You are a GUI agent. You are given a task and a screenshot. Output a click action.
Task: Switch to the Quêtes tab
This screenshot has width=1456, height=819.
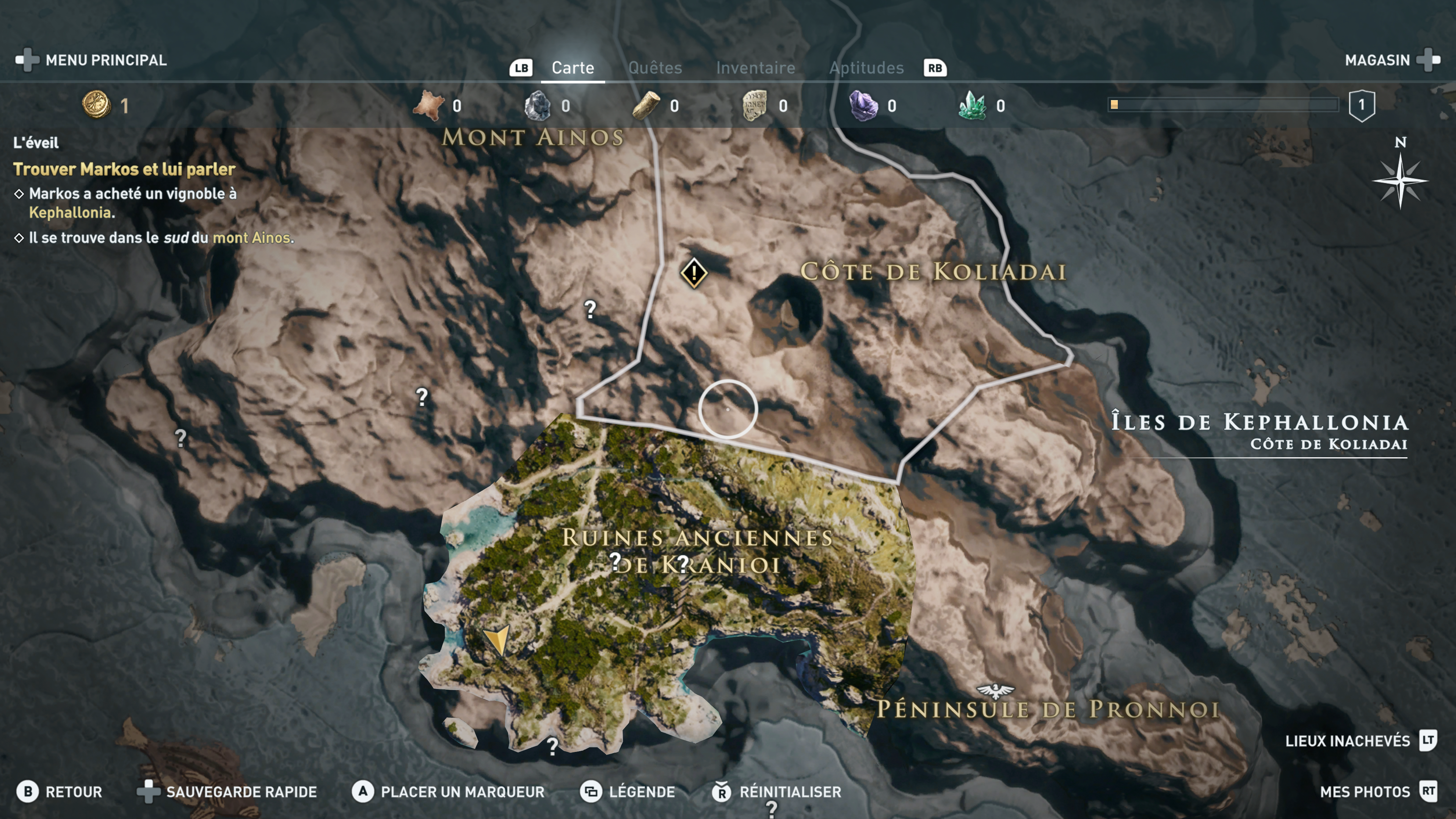coord(655,68)
